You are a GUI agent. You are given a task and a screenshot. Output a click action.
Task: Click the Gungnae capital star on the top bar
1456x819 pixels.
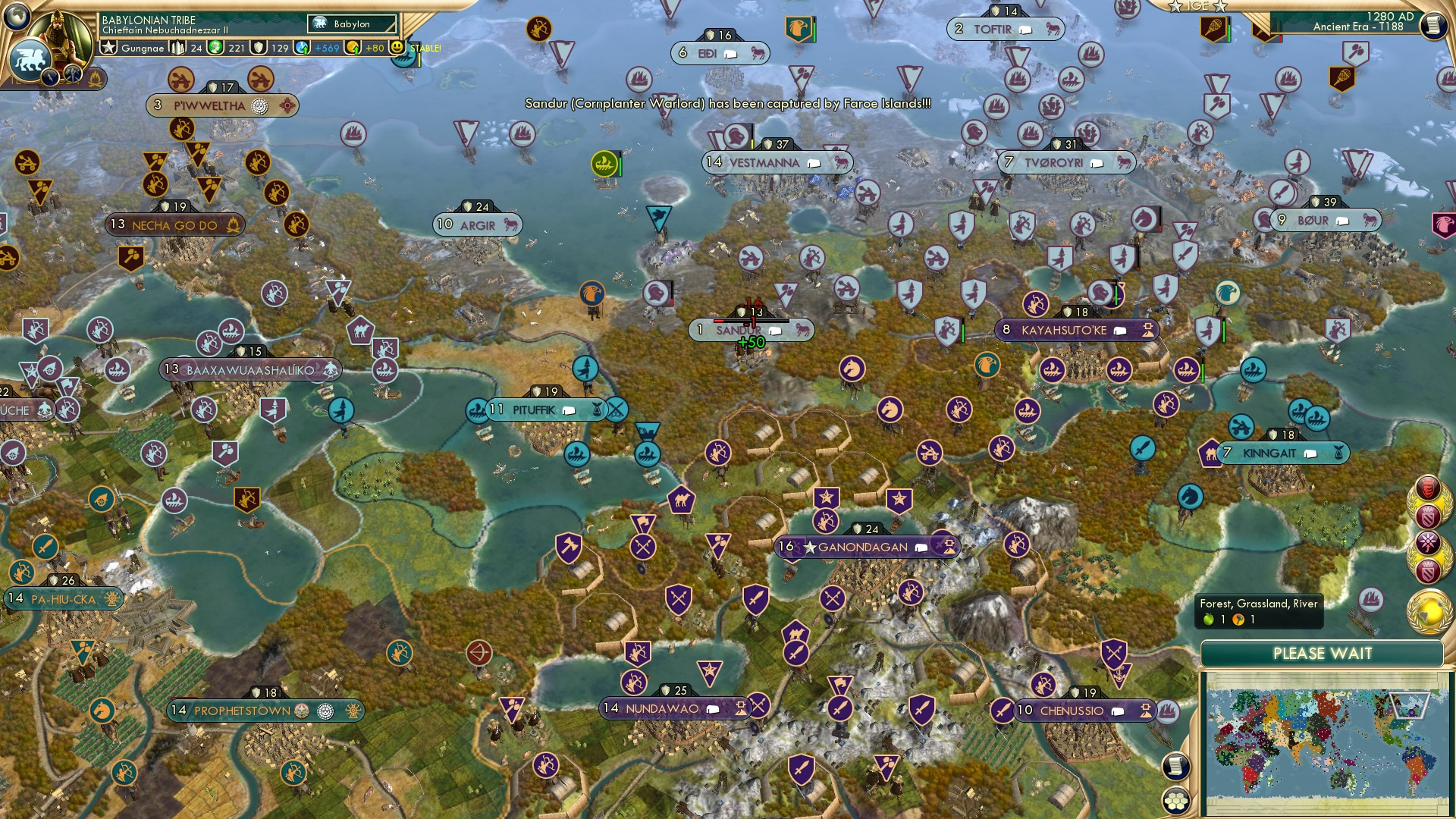tap(108, 47)
